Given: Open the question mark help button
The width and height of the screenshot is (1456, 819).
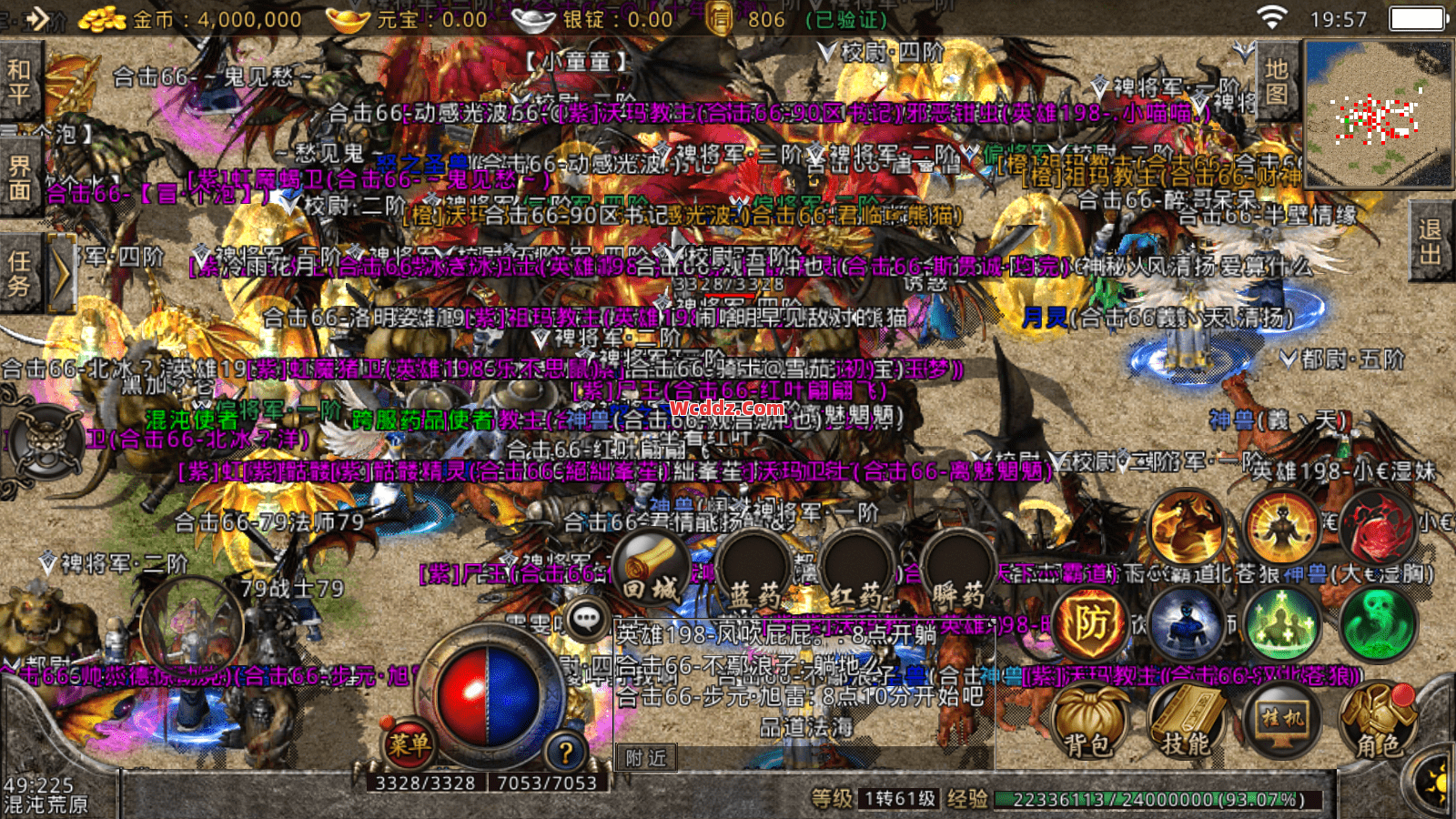Looking at the screenshot, I should point(565,752).
